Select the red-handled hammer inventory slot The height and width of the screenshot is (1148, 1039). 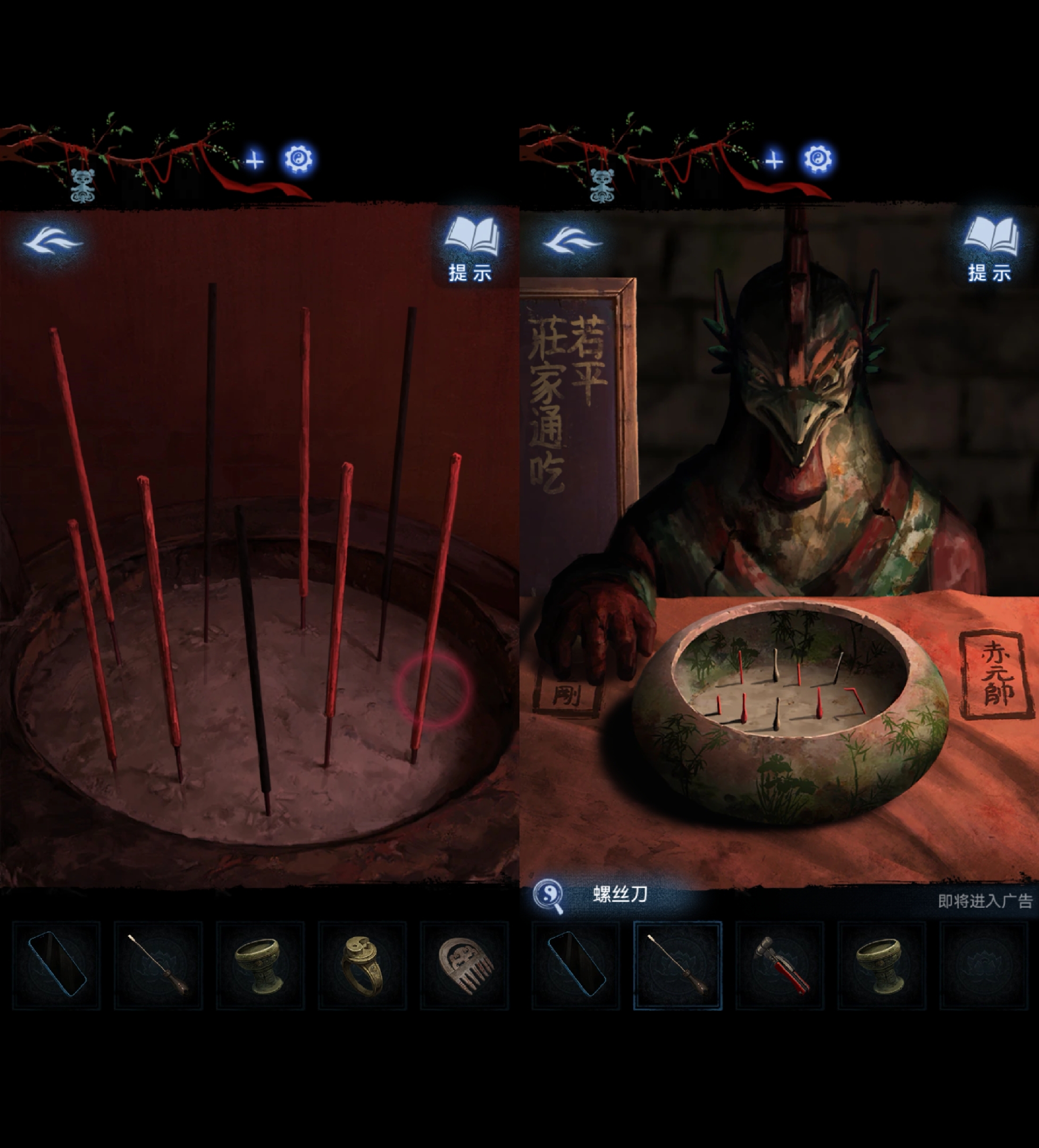pyautogui.click(x=780, y=965)
